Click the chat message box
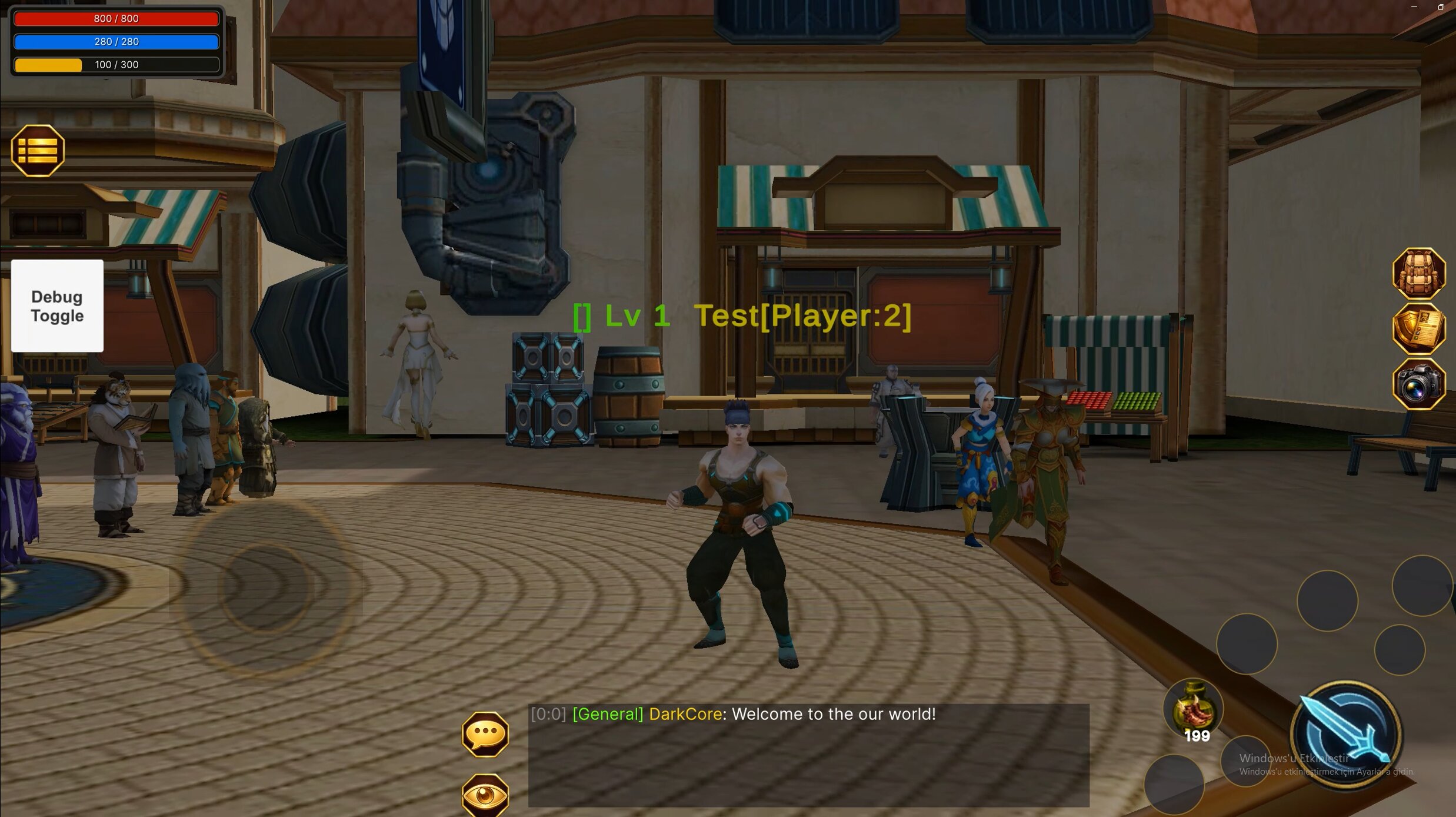1456x817 pixels. click(x=808, y=755)
